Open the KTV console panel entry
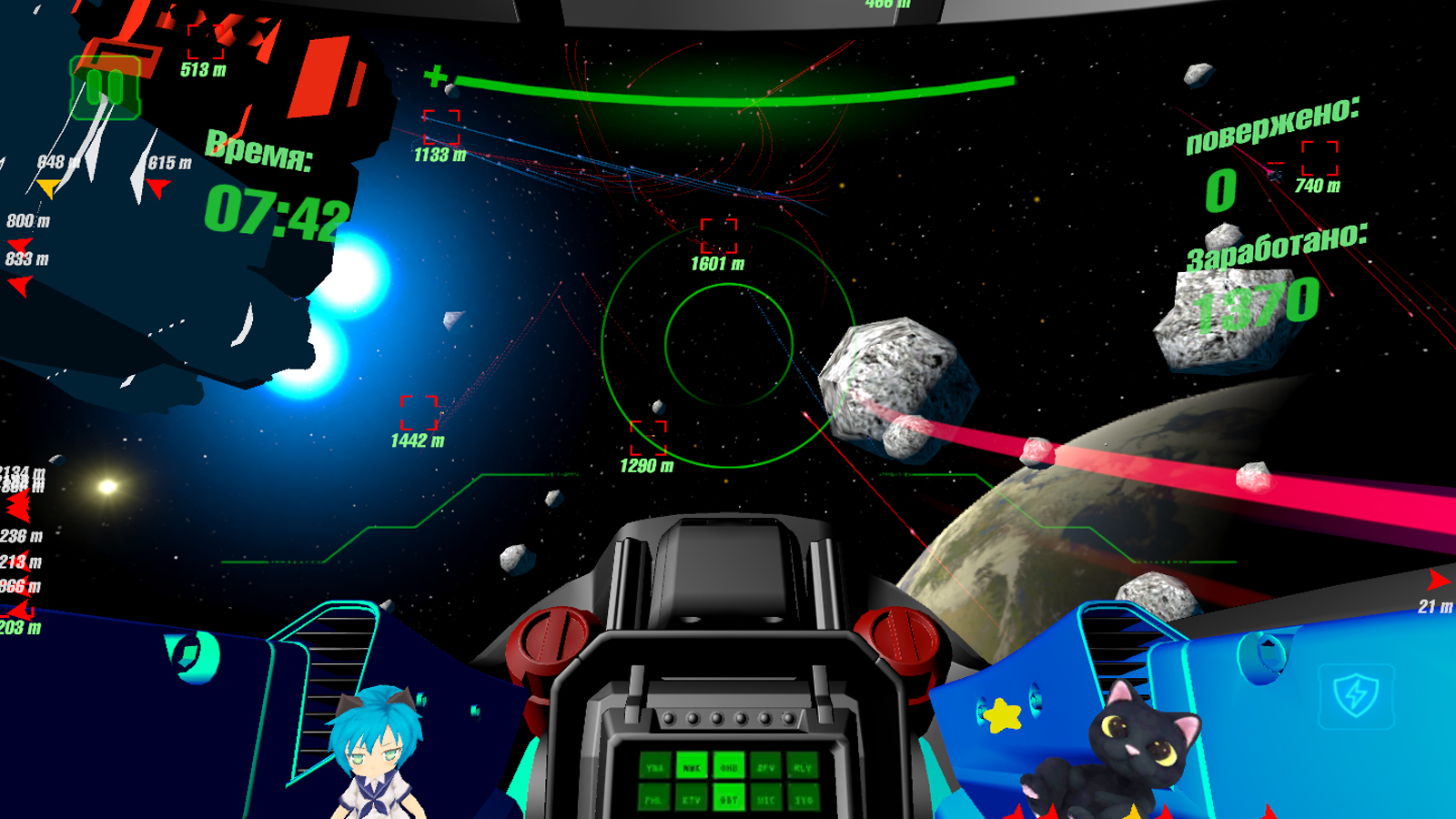Image resolution: width=1456 pixels, height=819 pixels. pos(692,799)
